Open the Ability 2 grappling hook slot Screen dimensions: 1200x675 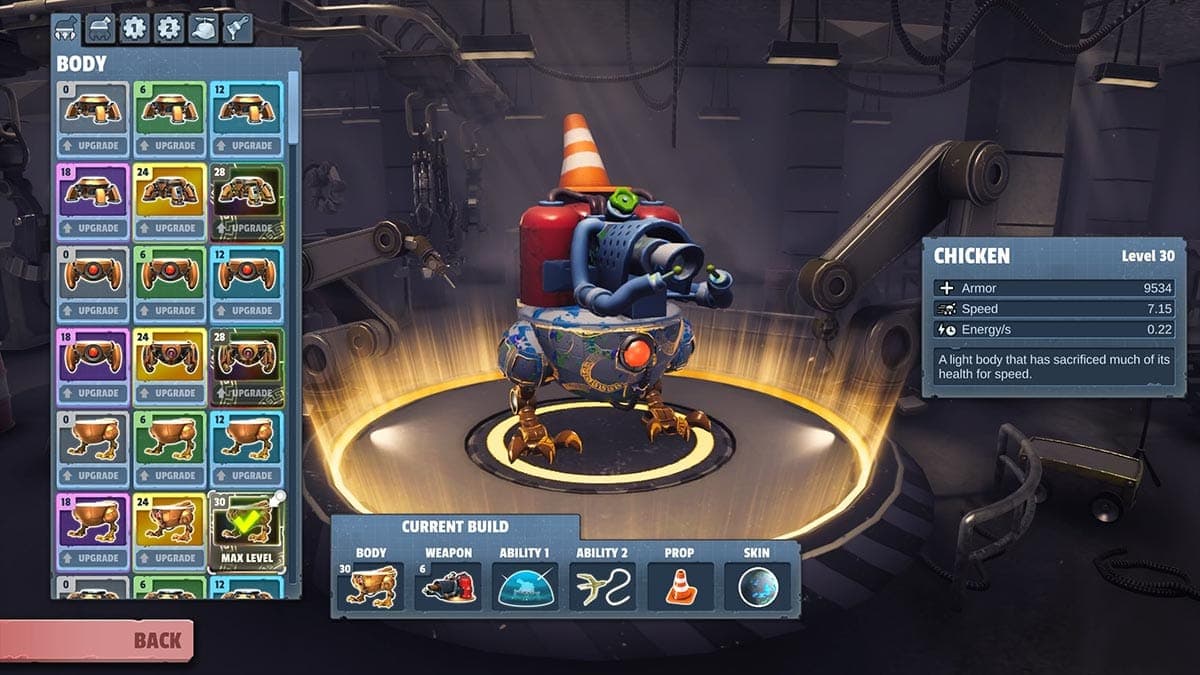(x=603, y=586)
